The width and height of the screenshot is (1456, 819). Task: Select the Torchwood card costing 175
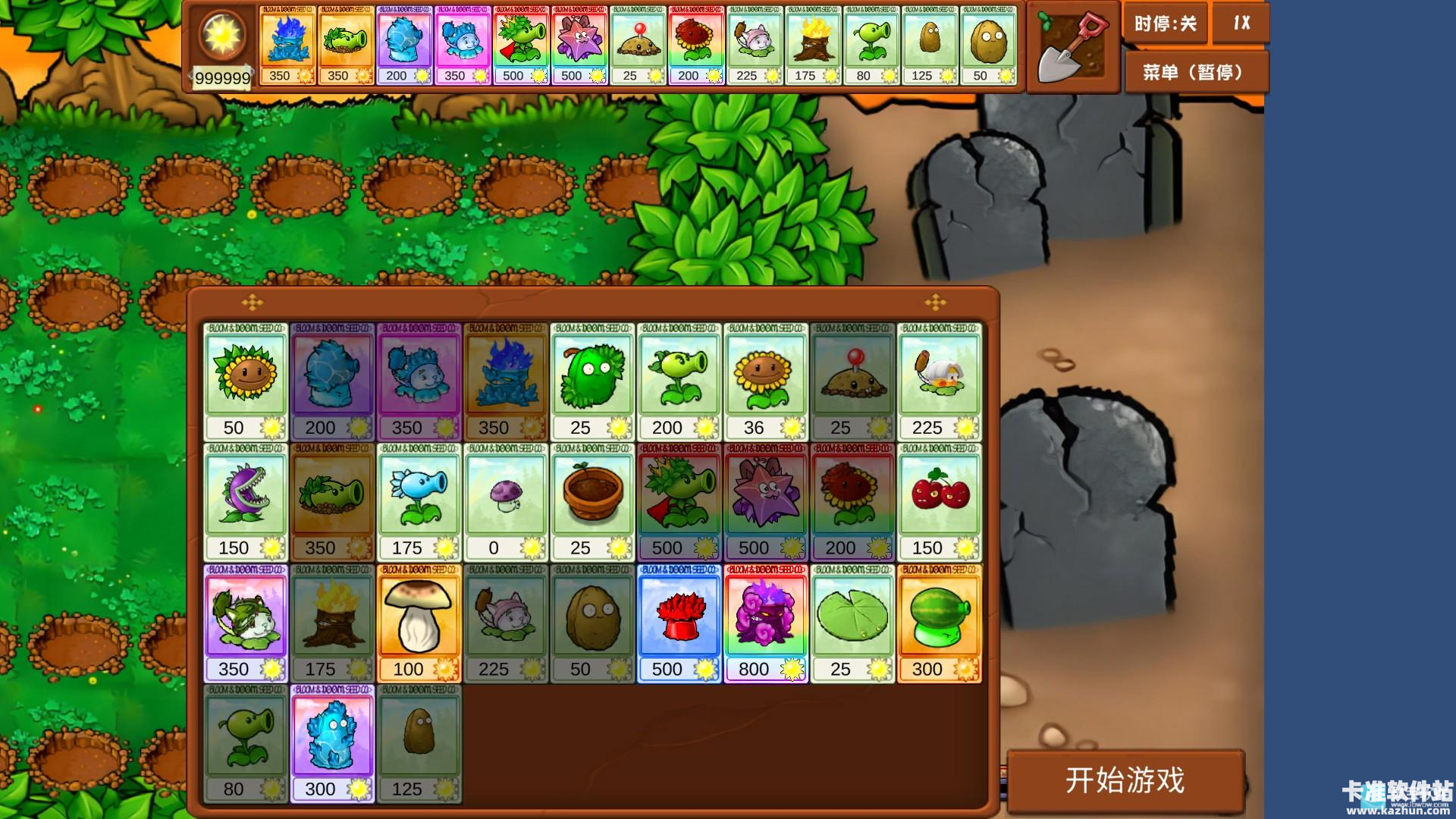pos(332,618)
